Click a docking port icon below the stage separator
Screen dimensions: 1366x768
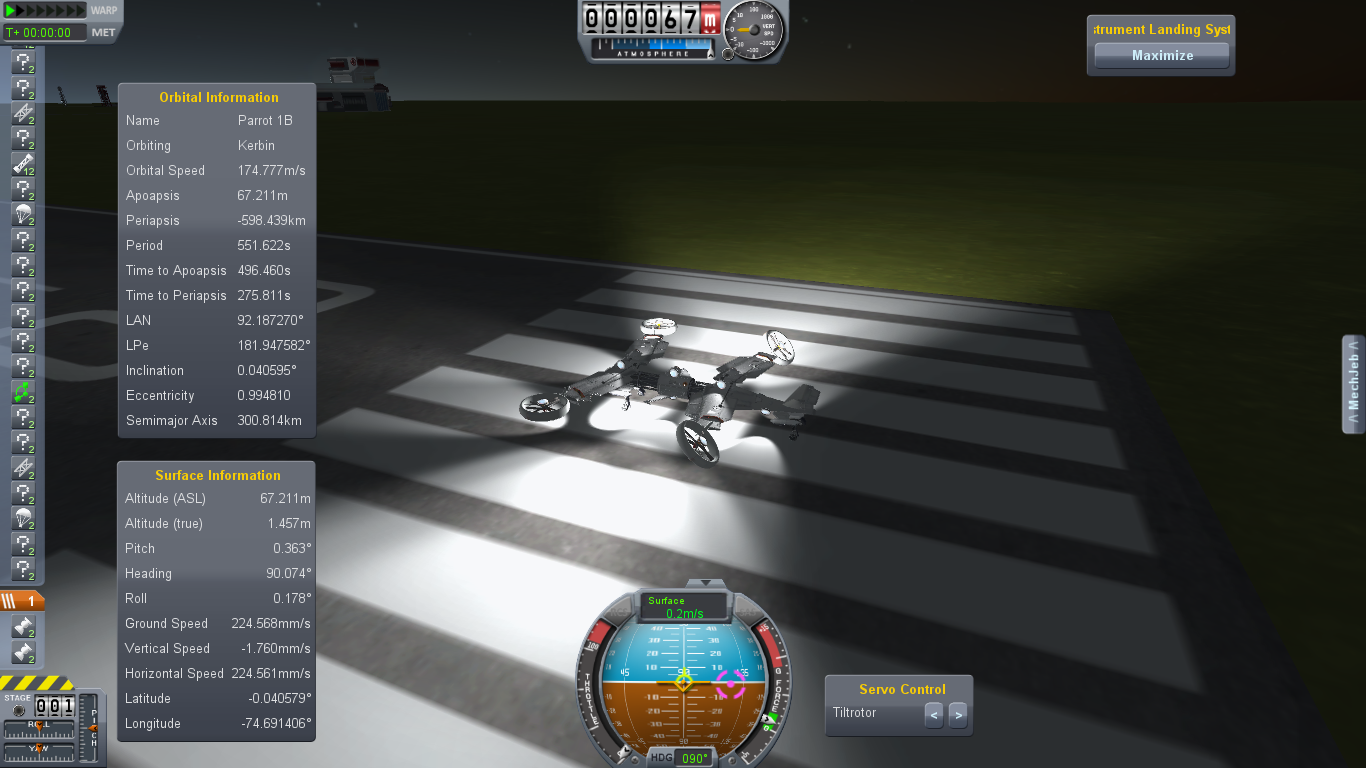tap(24, 628)
